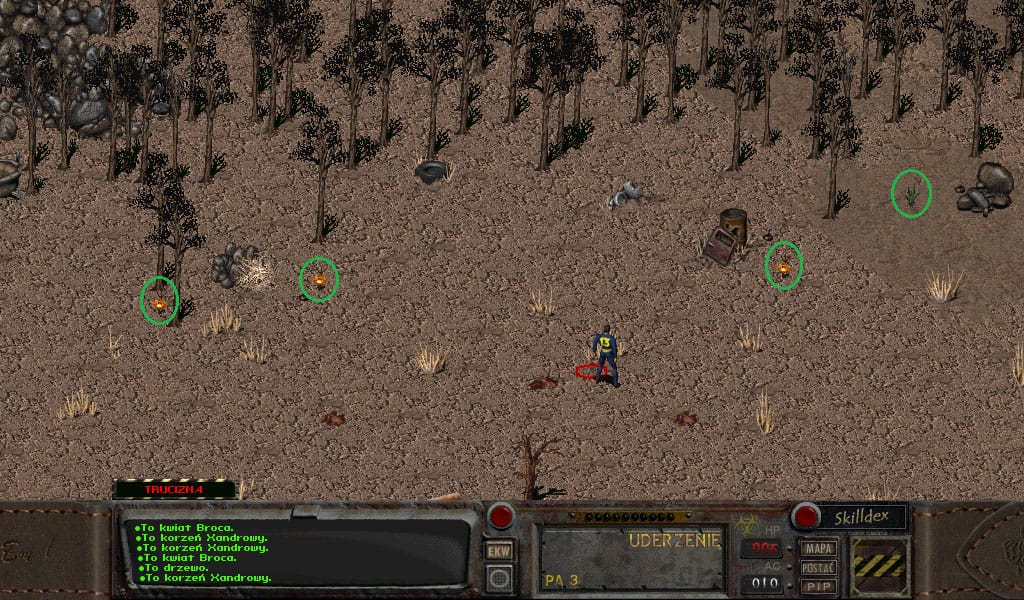Open inventory with the EKW button
This screenshot has width=1024, height=600.
coord(498,551)
